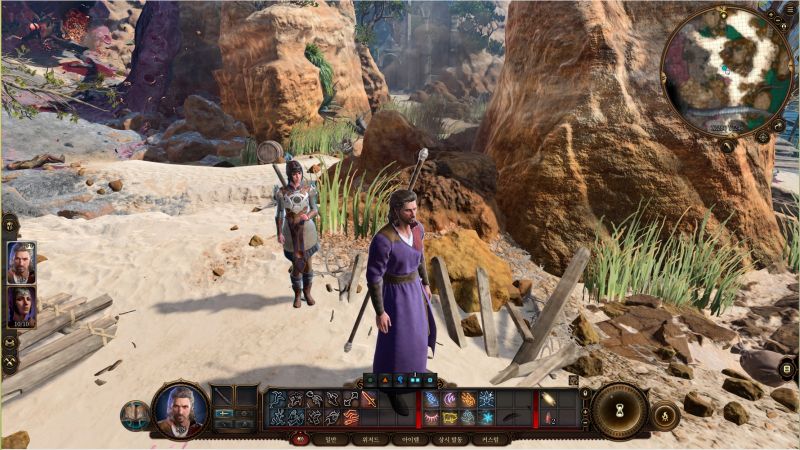Click the round icon above party portraits

pyautogui.click(x=9, y=227)
